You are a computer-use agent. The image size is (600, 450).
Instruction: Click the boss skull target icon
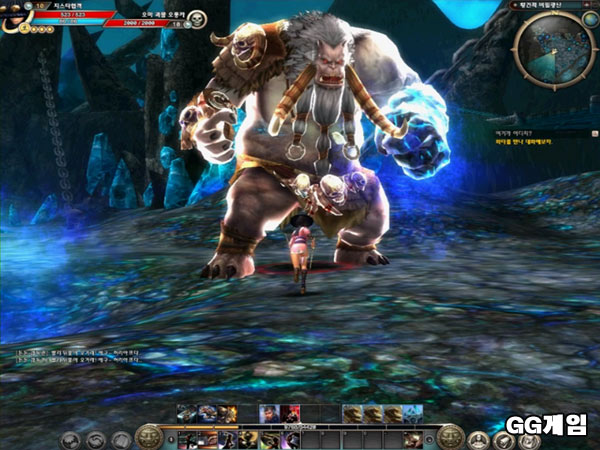[197, 17]
